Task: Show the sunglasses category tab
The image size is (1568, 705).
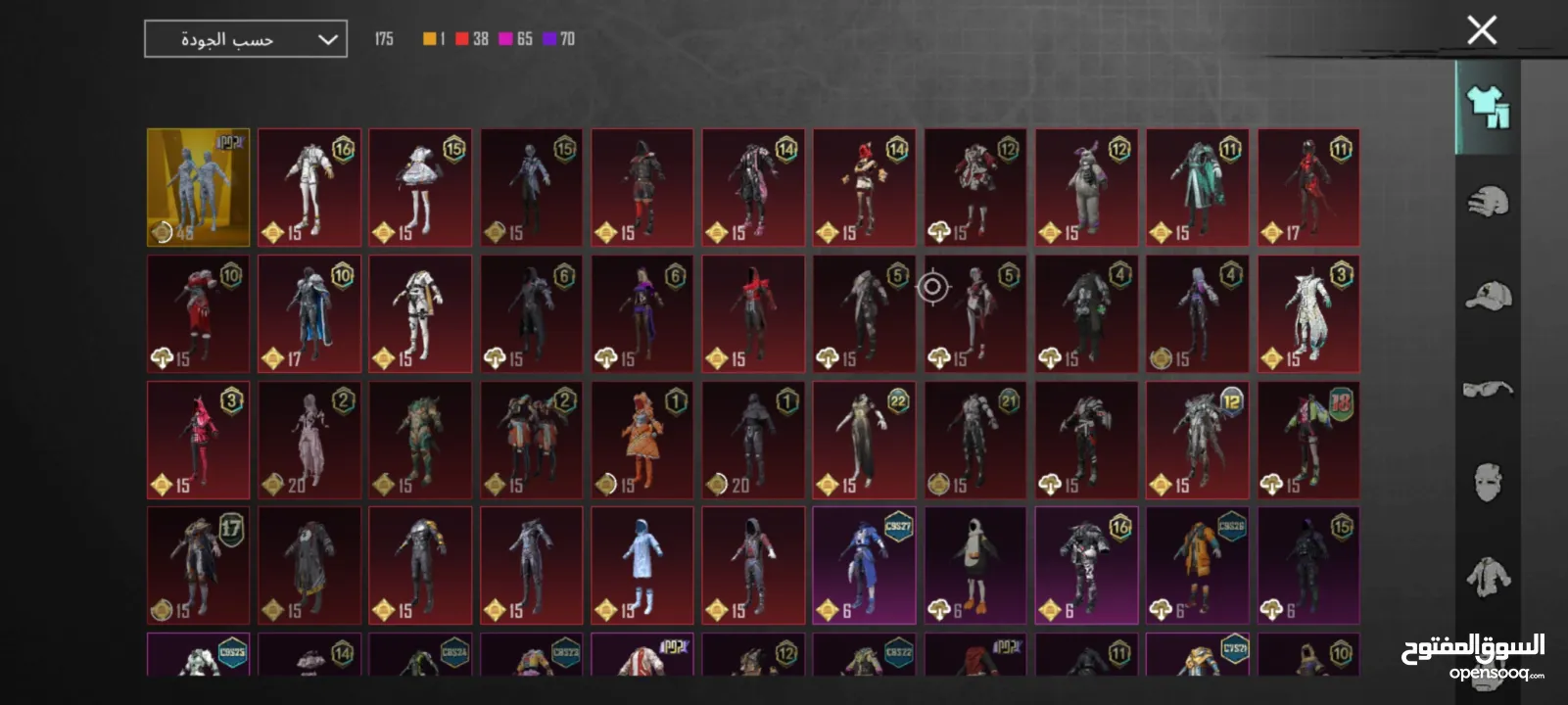Action: coord(1487,390)
